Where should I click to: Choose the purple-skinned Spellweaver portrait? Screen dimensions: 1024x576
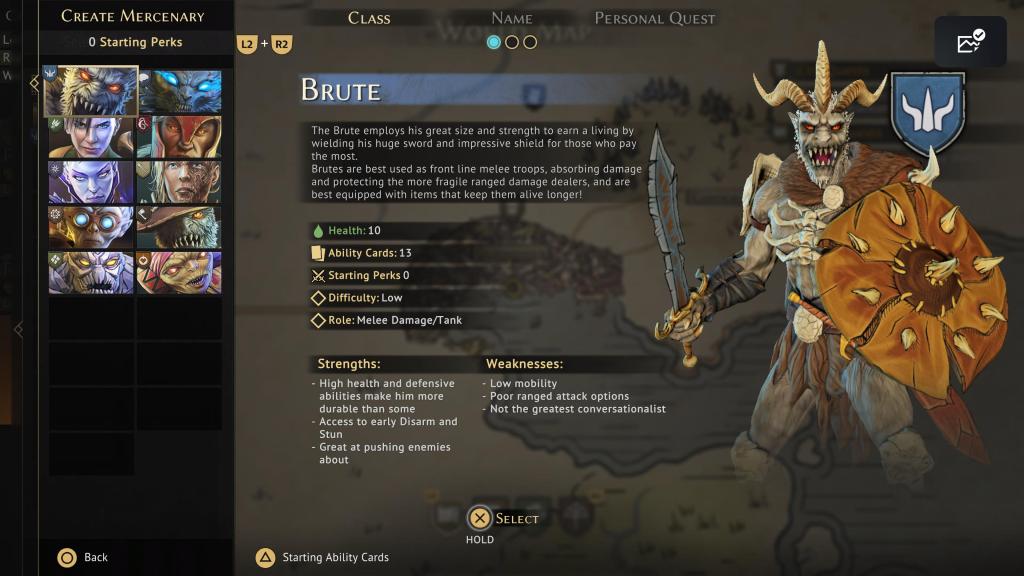[x=91, y=182]
